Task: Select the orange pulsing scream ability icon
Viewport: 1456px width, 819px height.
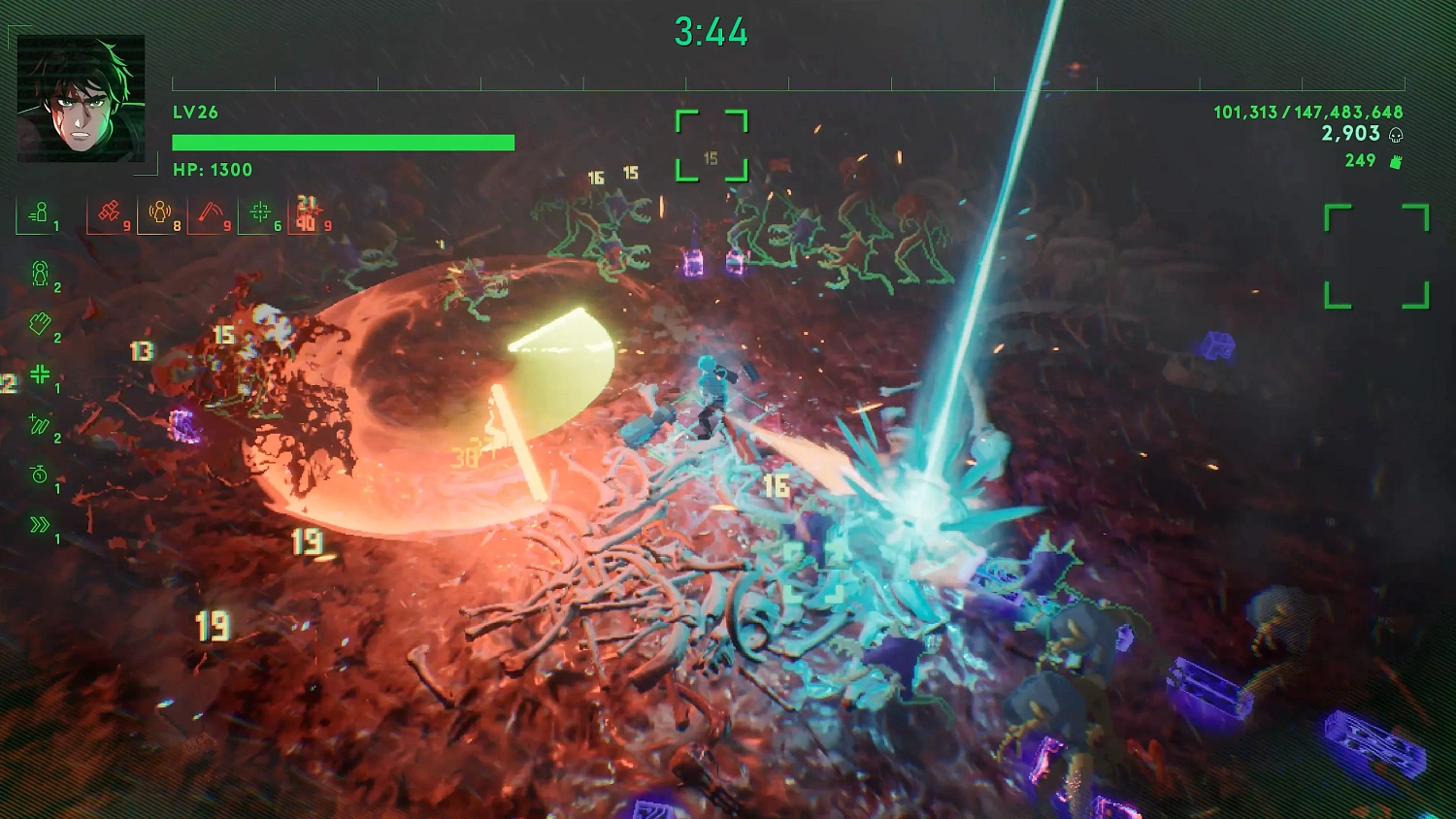Action: click(x=159, y=213)
